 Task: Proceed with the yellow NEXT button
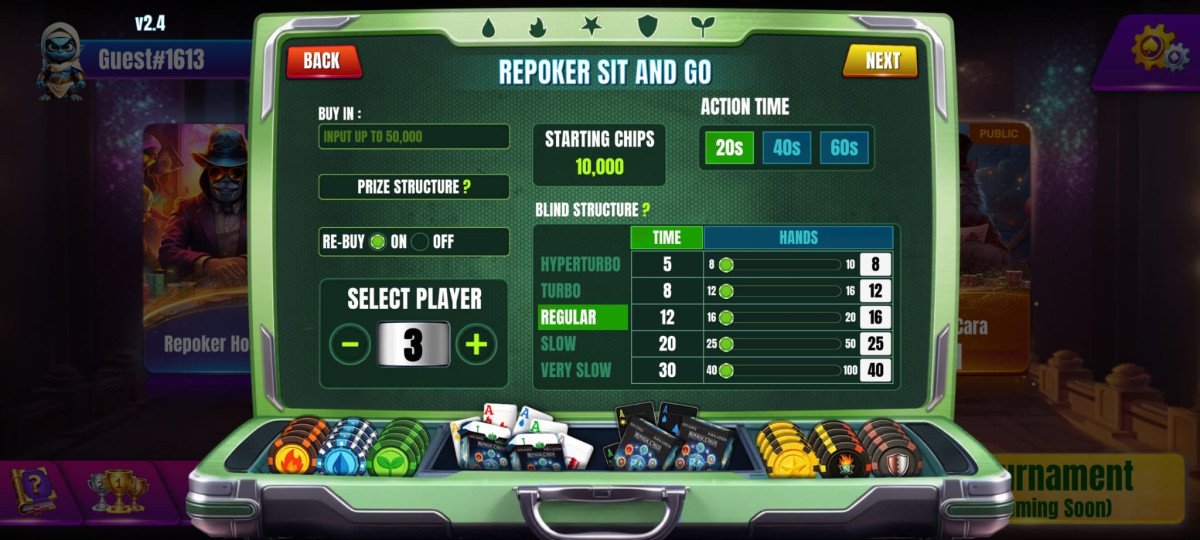881,61
